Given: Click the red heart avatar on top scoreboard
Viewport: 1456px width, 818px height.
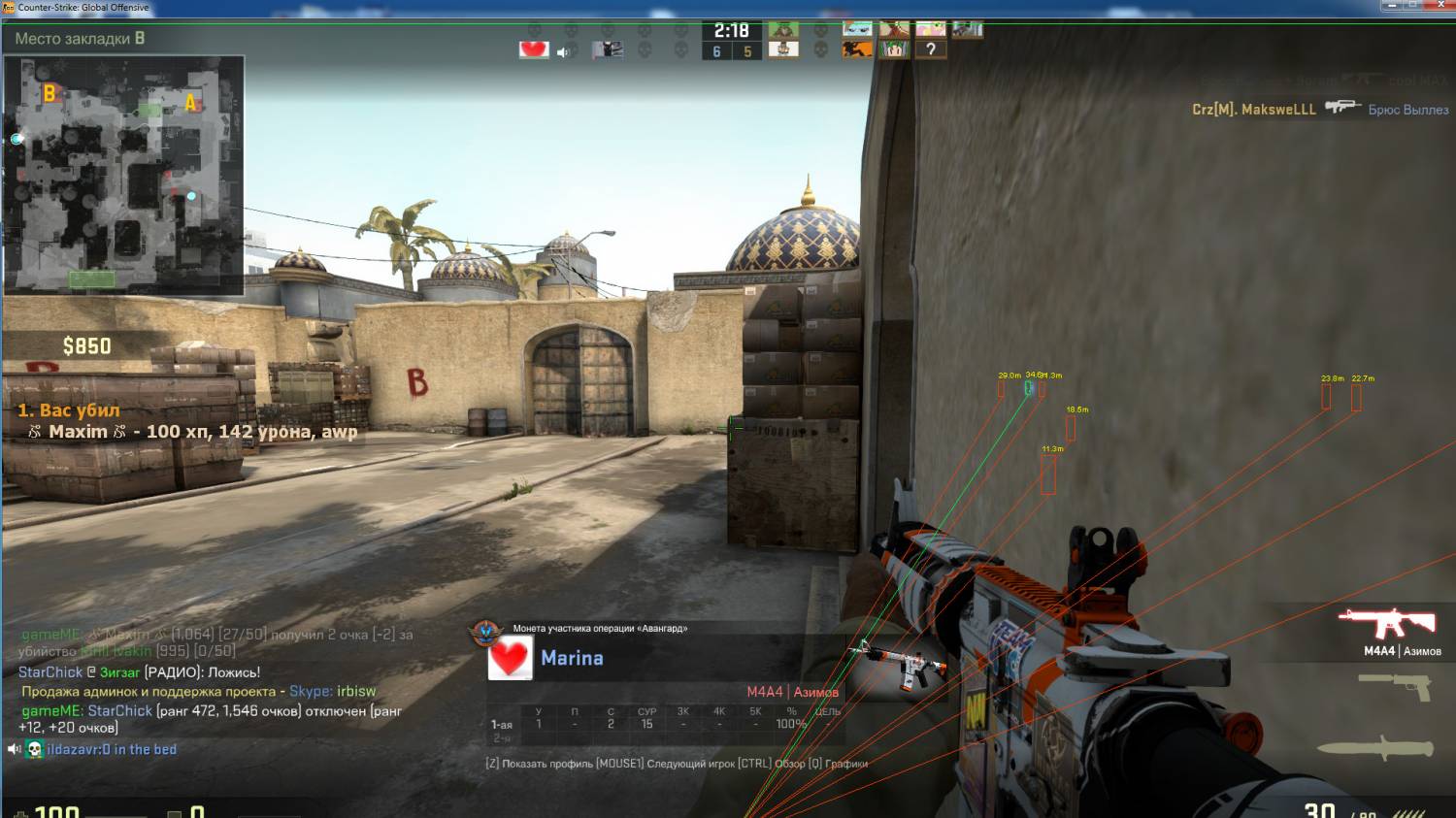Looking at the screenshot, I should [534, 49].
